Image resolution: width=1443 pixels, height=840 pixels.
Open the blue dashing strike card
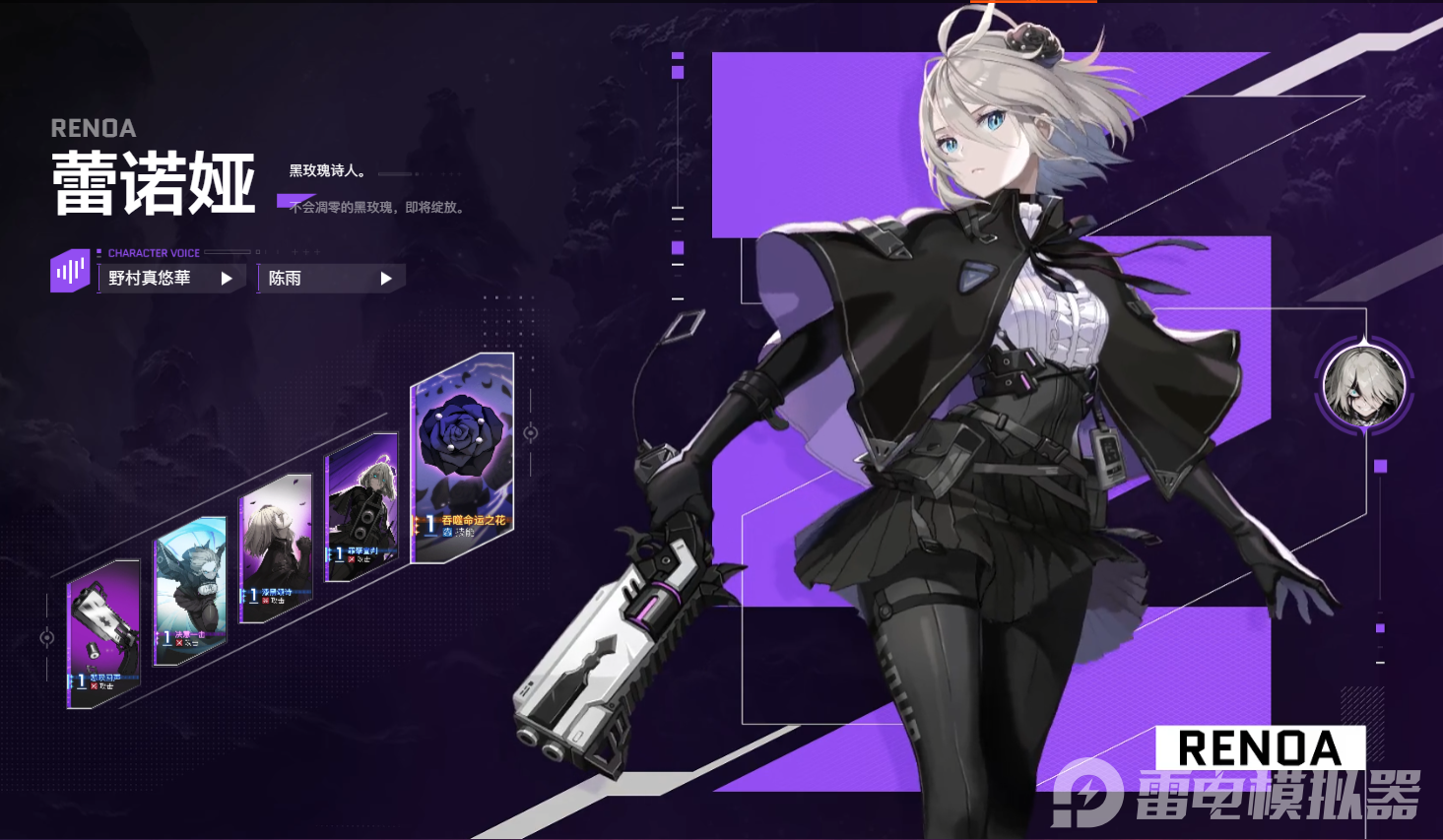tap(190, 590)
